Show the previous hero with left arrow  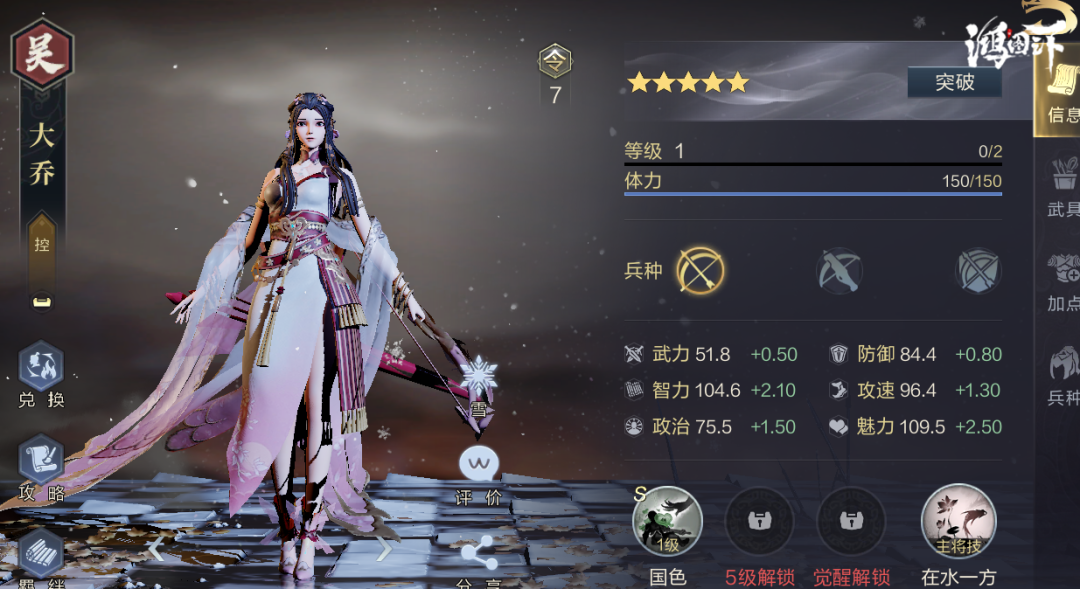pos(156,548)
